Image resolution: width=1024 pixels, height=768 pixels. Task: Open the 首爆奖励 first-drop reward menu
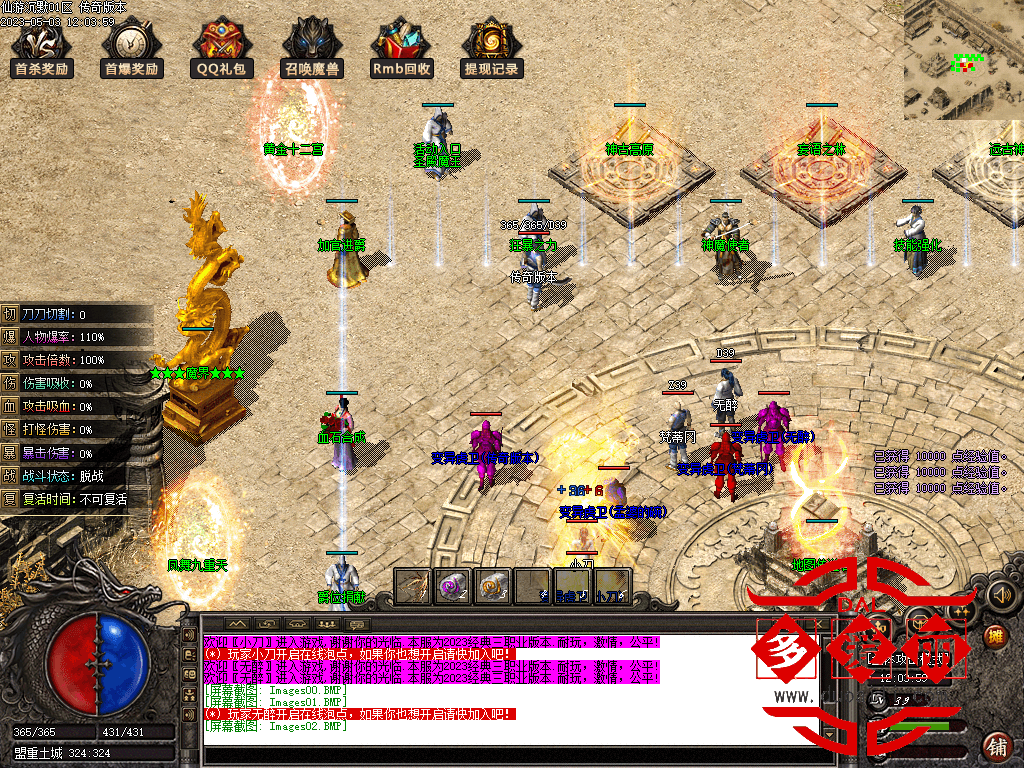[x=132, y=48]
